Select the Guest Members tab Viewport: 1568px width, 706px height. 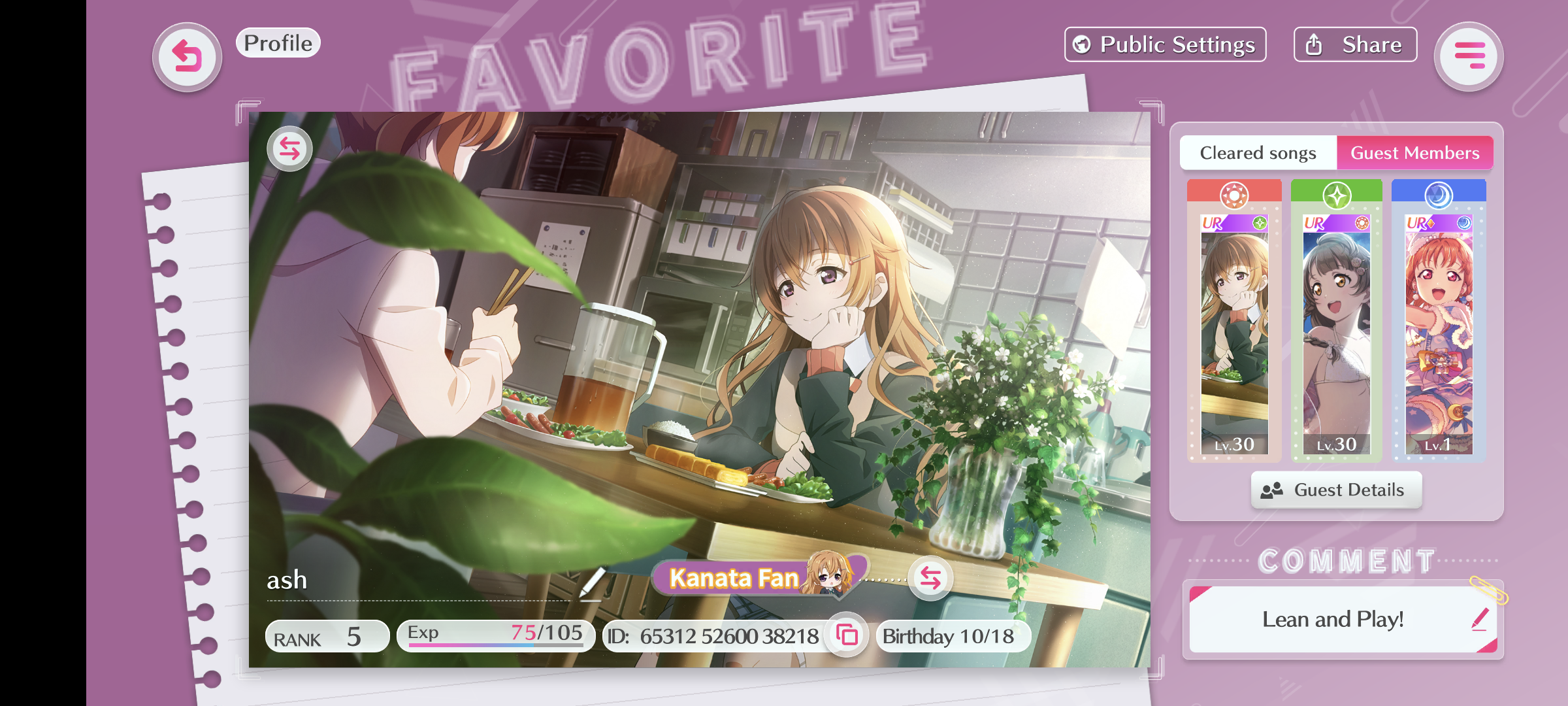(x=1414, y=153)
